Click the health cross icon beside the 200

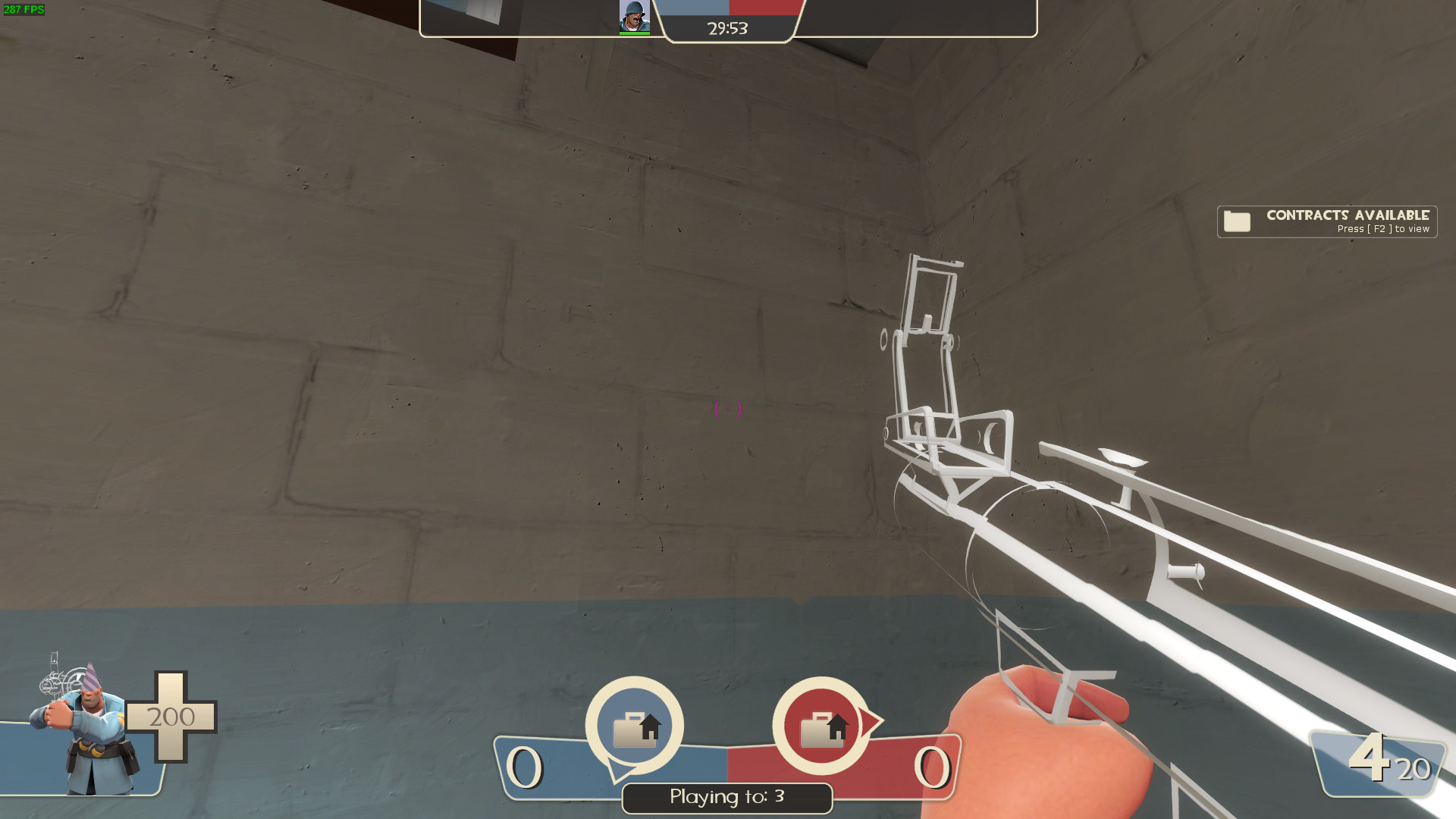click(171, 717)
